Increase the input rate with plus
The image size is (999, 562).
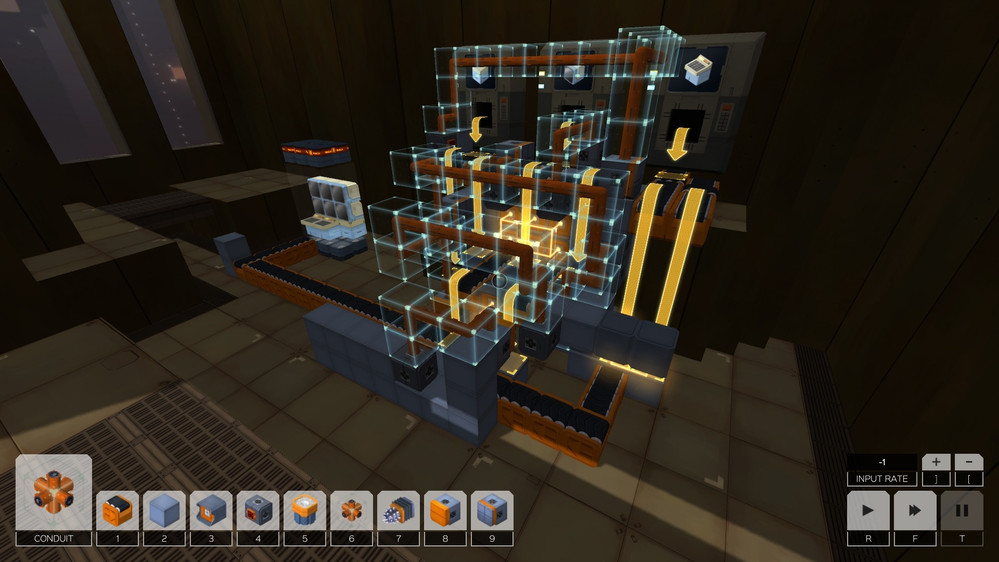tap(935, 462)
